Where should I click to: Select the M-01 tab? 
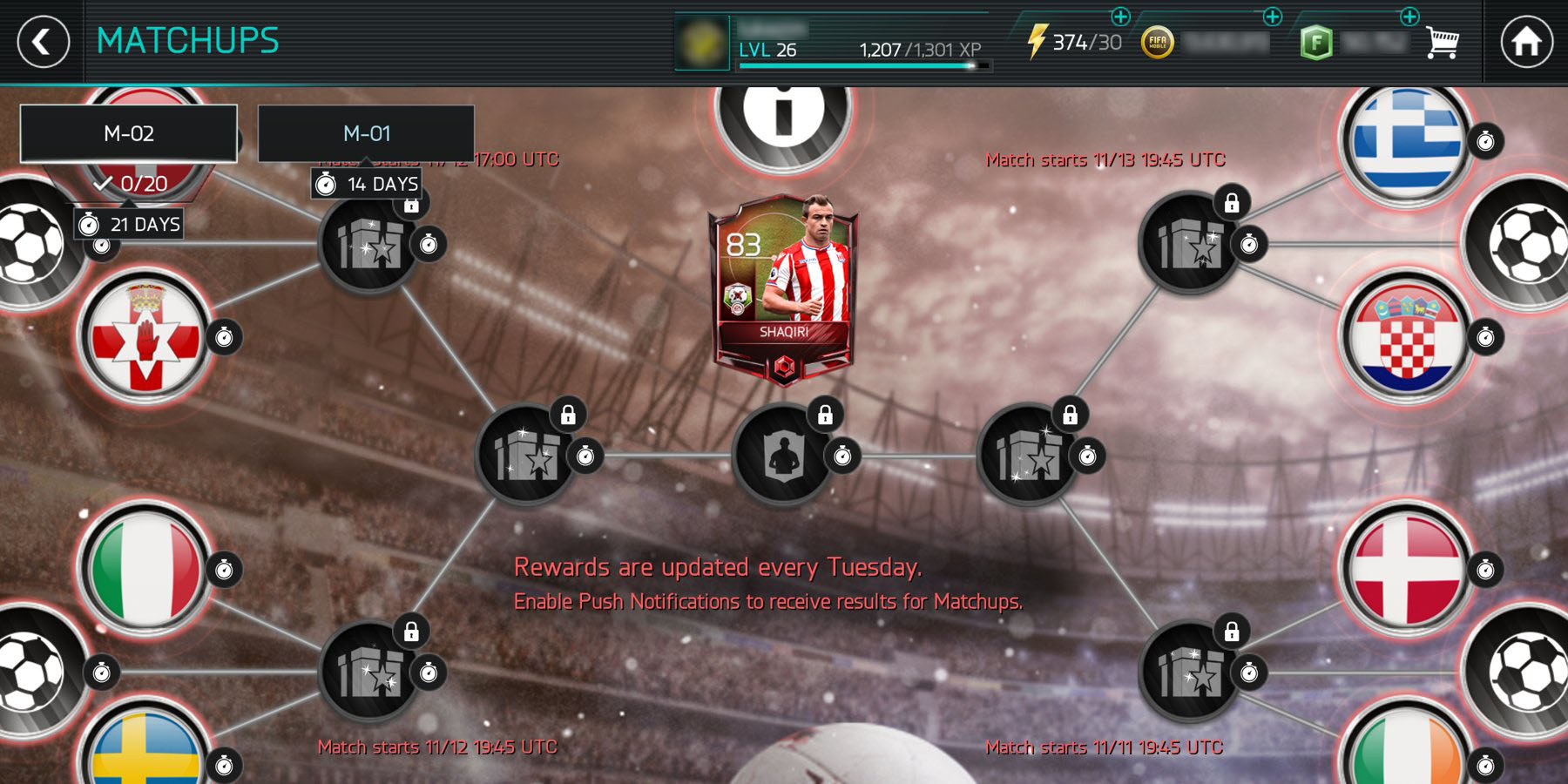tap(366, 133)
